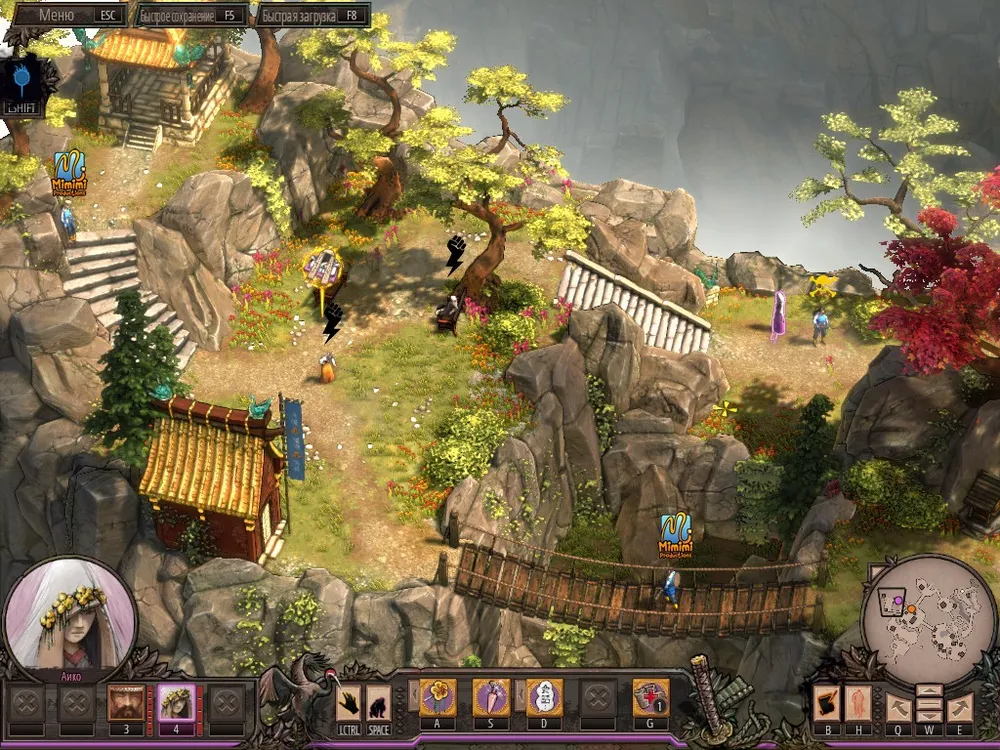Activate the red silhouette highlight icon
Screen dimensions: 1000x750
coord(858,703)
